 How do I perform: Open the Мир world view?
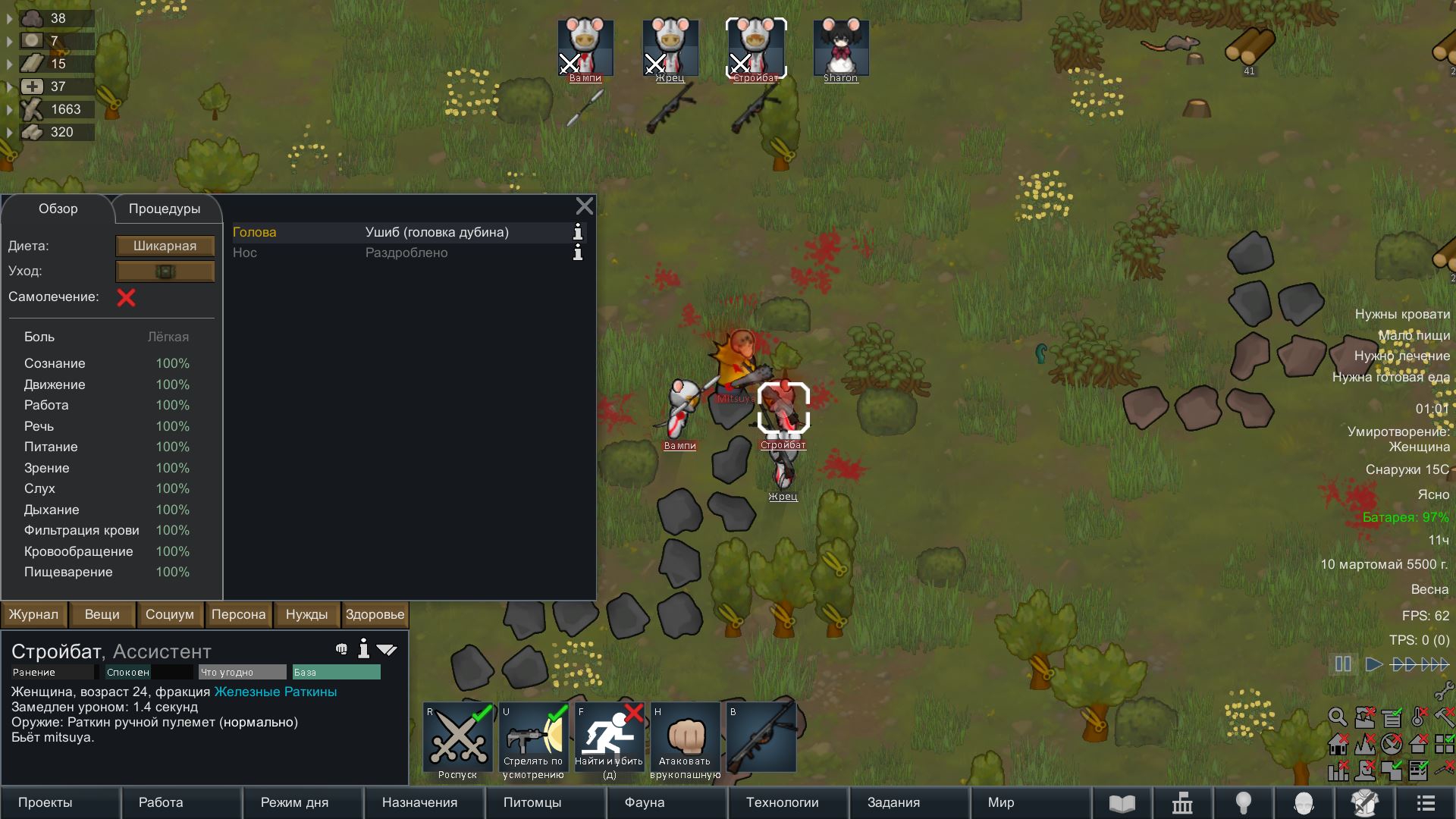[1001, 802]
